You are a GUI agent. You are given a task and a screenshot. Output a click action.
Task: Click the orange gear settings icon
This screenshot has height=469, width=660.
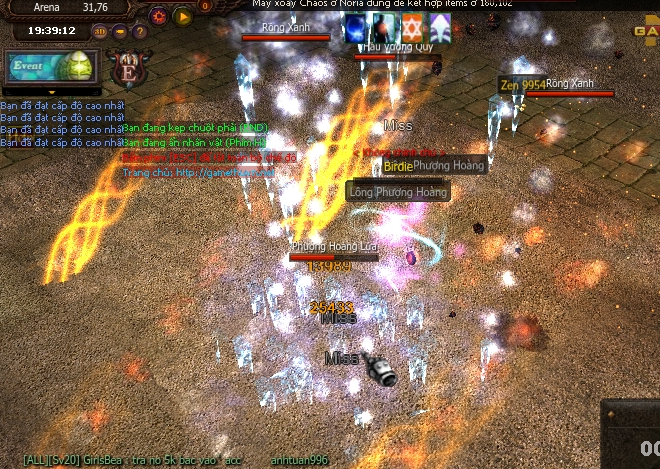159,16
